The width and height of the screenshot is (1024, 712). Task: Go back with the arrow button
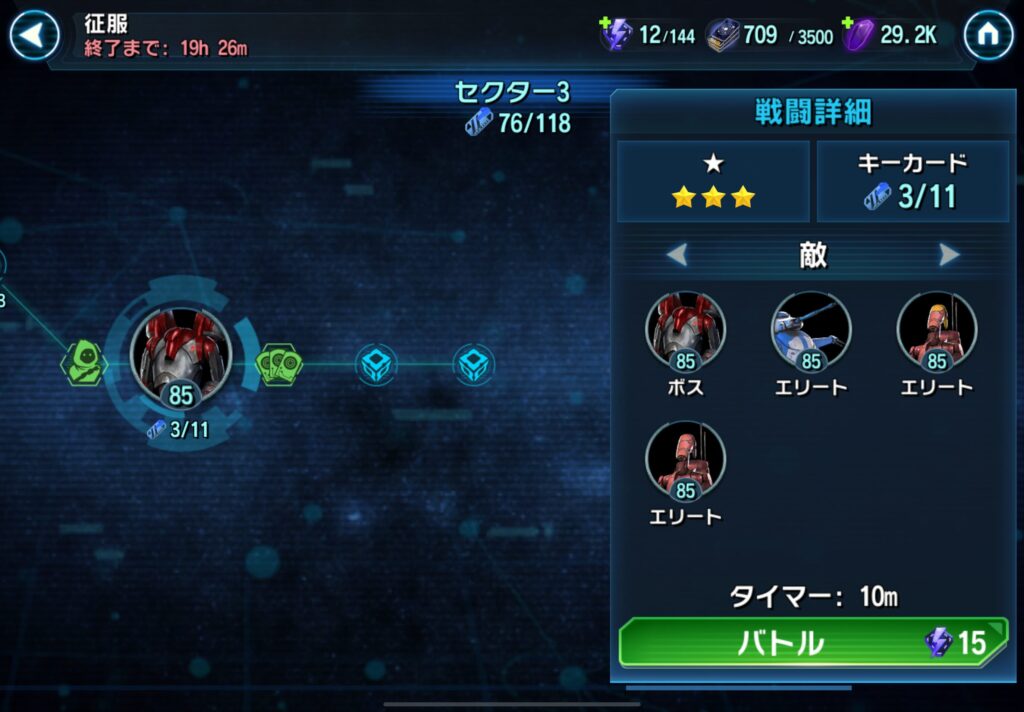[x=34, y=36]
